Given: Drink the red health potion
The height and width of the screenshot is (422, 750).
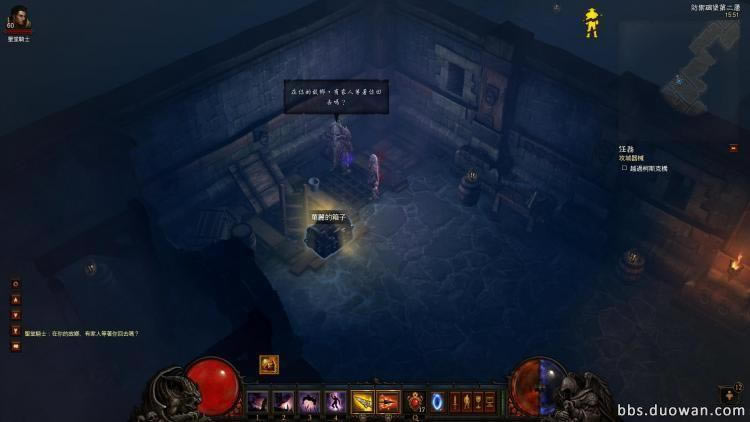Looking at the screenshot, I should point(415,401).
